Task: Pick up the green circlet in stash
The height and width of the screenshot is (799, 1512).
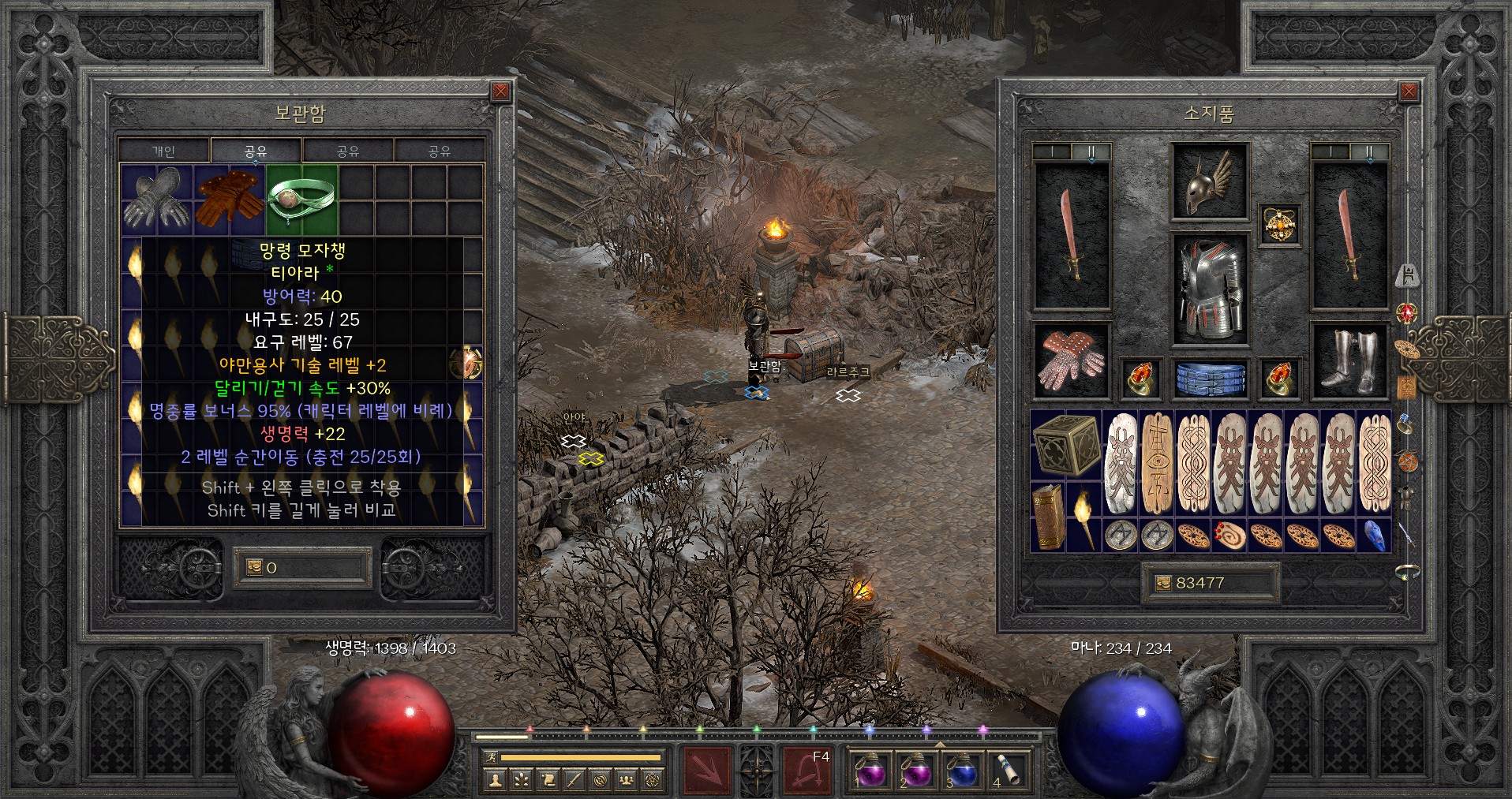Action: click(x=301, y=200)
